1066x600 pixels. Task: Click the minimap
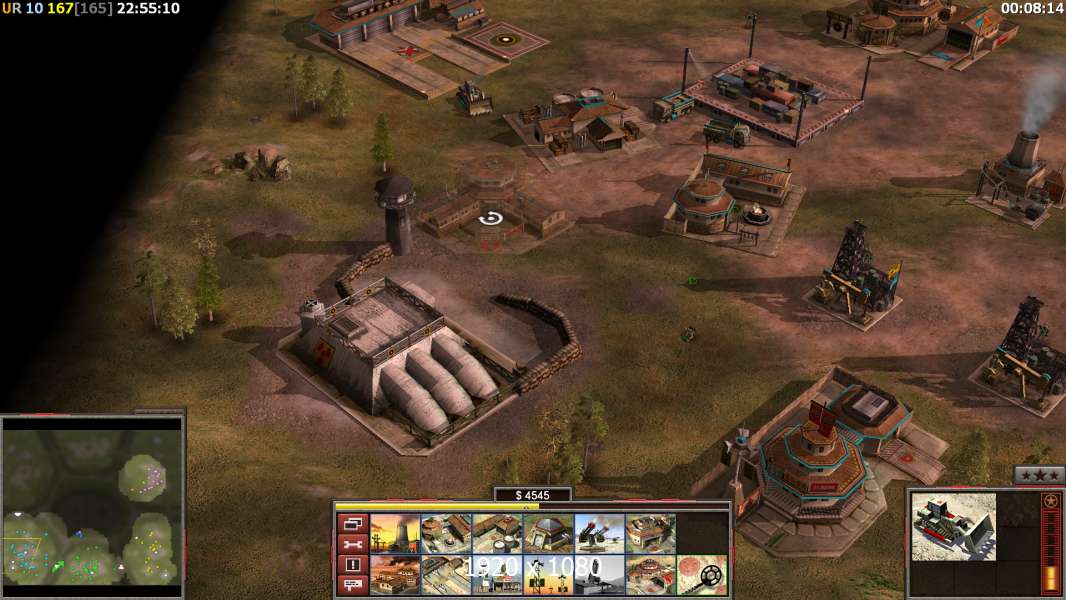[92, 502]
